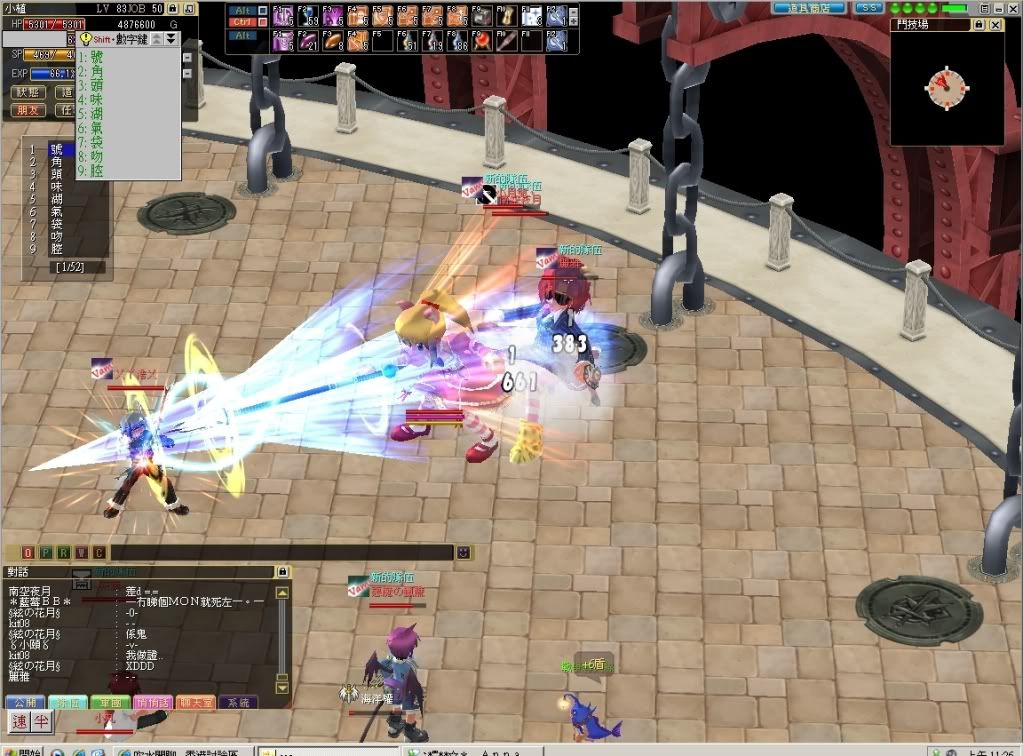The height and width of the screenshot is (756, 1023).
Task: Show the 系統 system messages tab
Action: pos(237,702)
